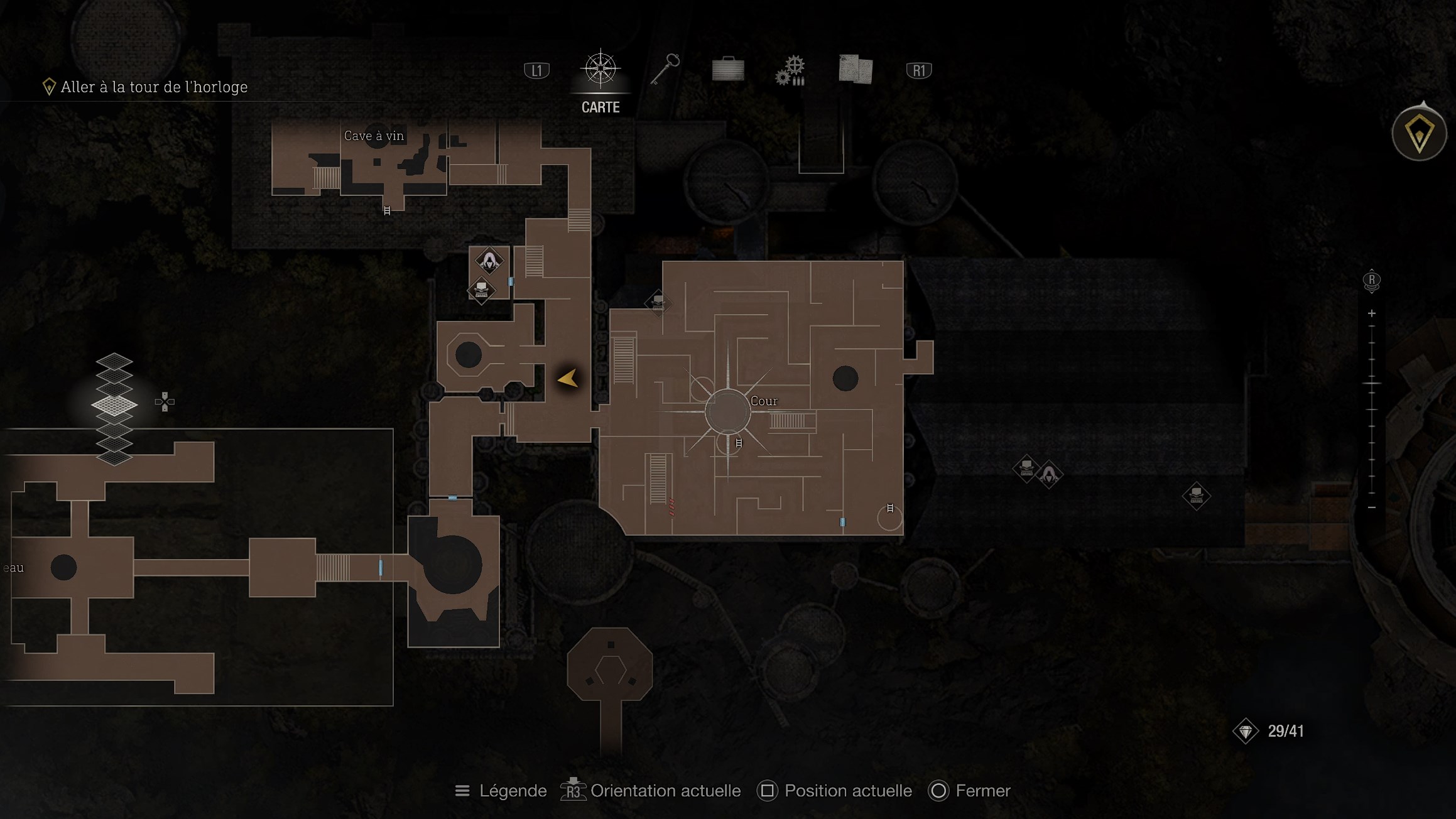Choose Orientation actuelle option
Screen dimensions: 1456x819
(651, 791)
